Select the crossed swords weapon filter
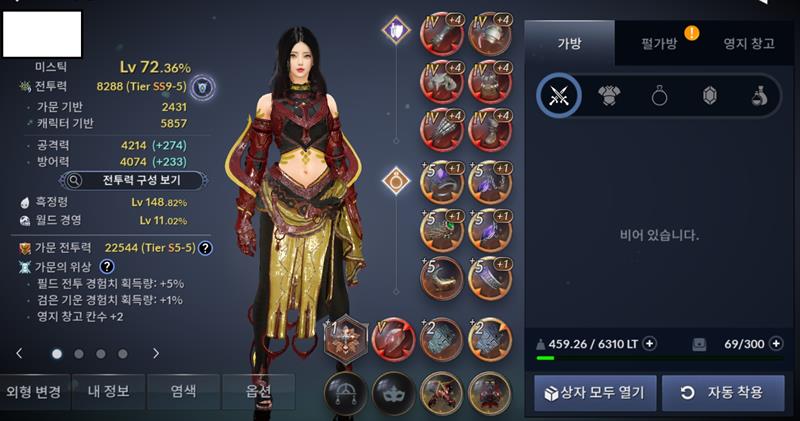 pos(559,96)
